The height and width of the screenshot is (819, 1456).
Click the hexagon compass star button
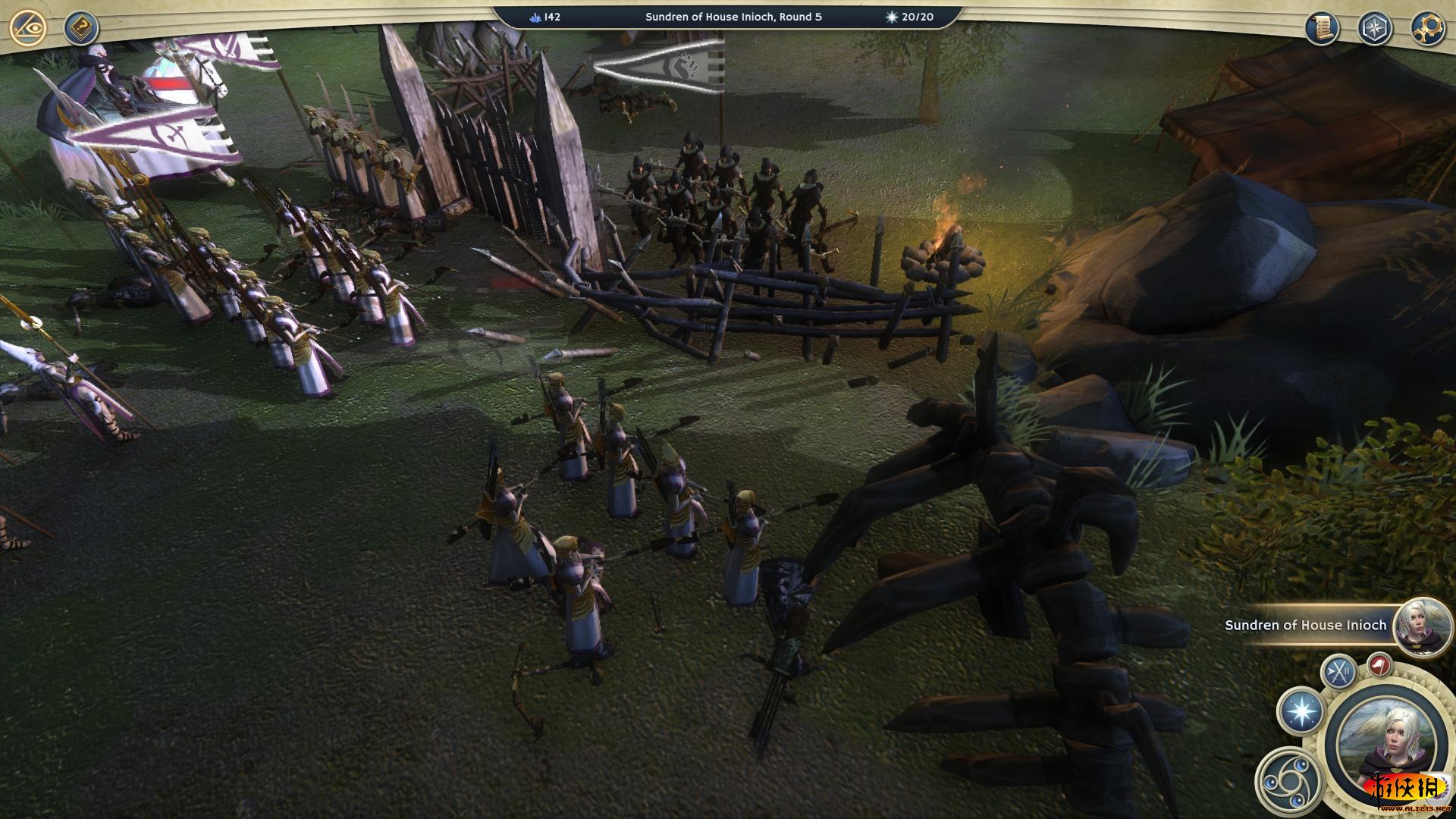click(x=1374, y=28)
